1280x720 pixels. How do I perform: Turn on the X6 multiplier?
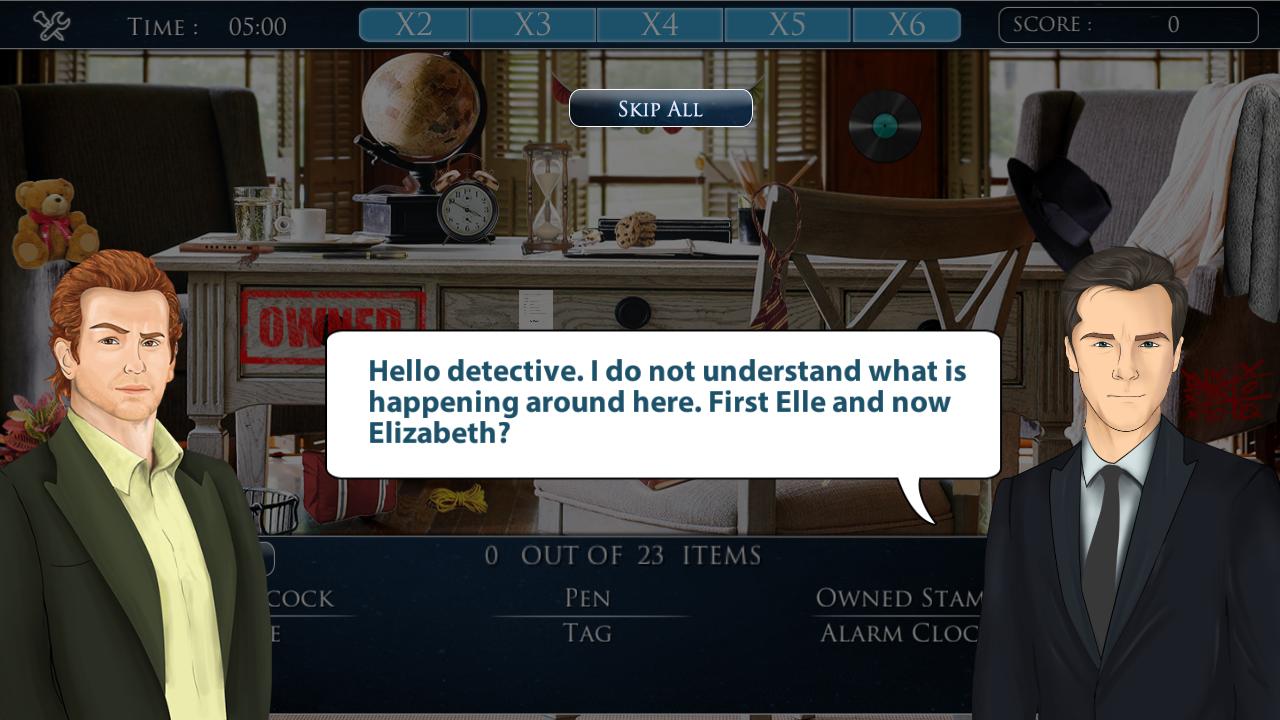(906, 26)
